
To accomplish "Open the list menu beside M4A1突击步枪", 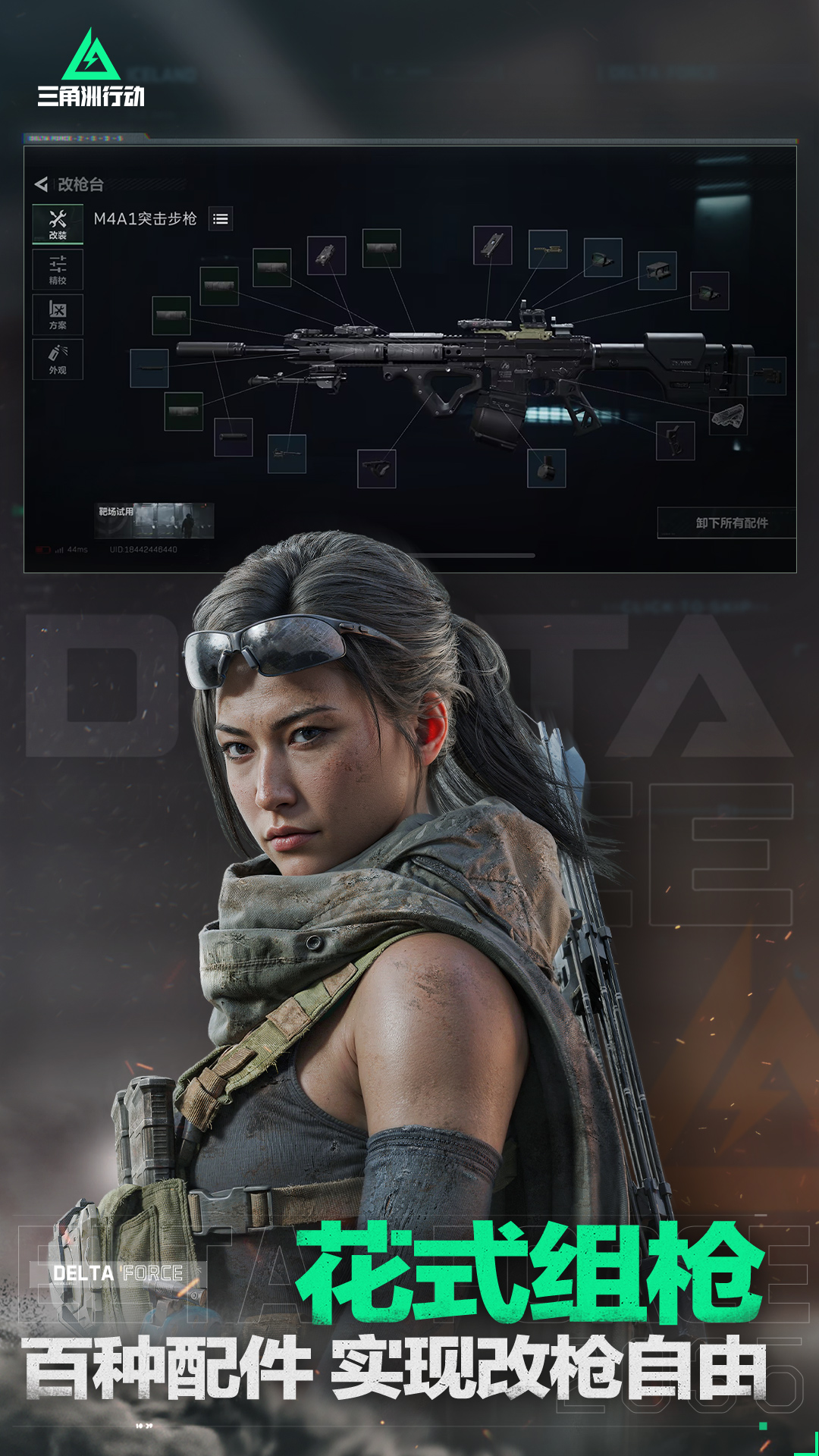I will tap(221, 219).
